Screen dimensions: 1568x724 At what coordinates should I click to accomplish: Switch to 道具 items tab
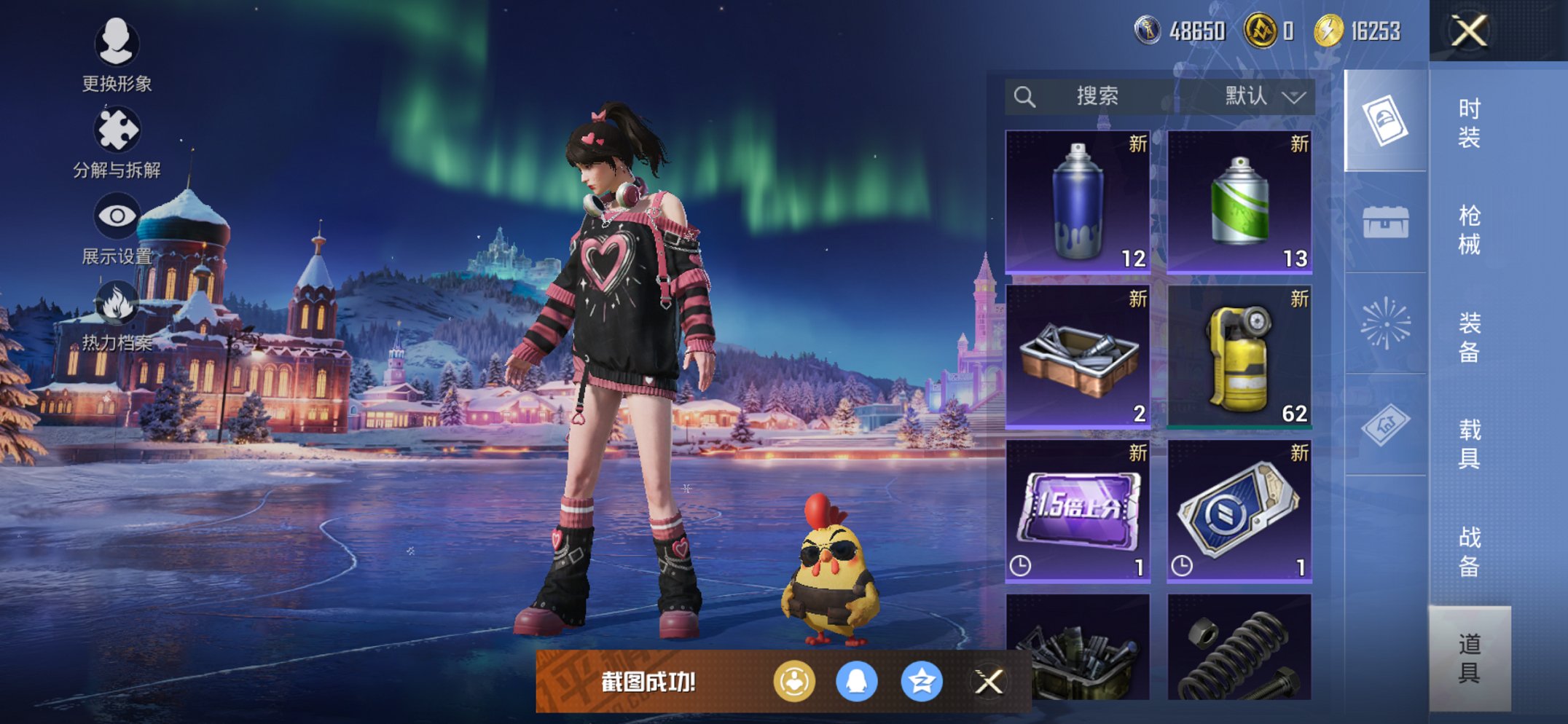[x=1469, y=658]
